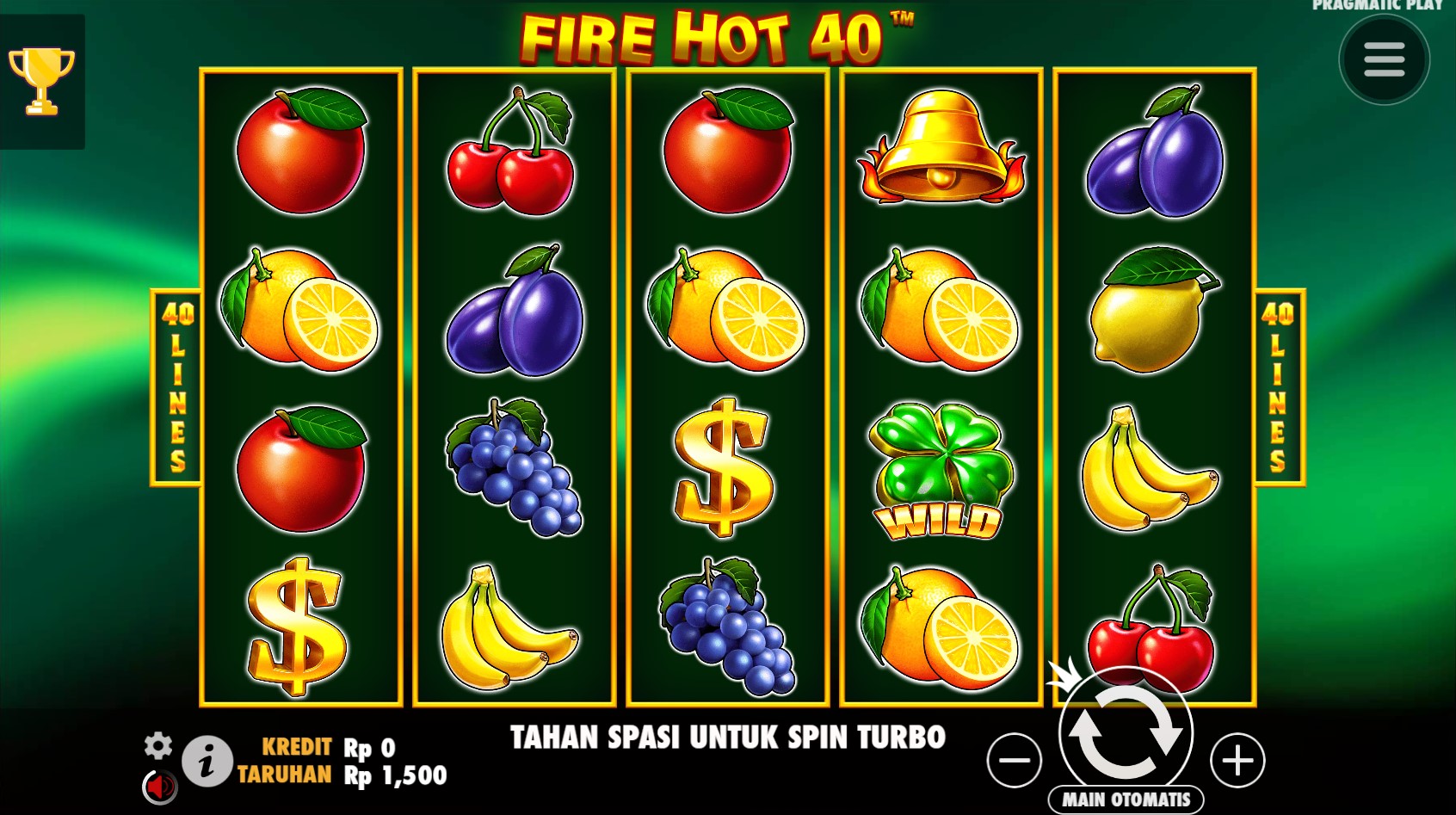Open the trophy tournament panel
The height and width of the screenshot is (815, 1456).
pyautogui.click(x=41, y=81)
